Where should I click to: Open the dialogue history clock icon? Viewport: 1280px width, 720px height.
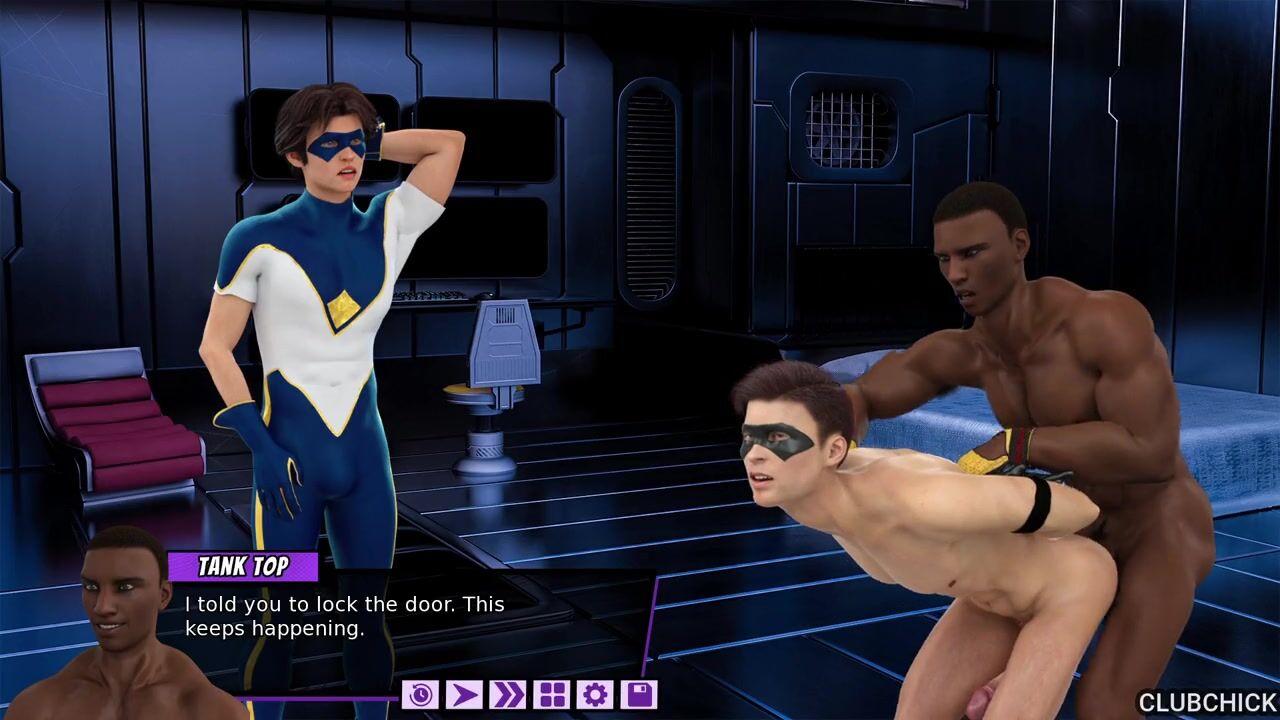click(x=420, y=694)
